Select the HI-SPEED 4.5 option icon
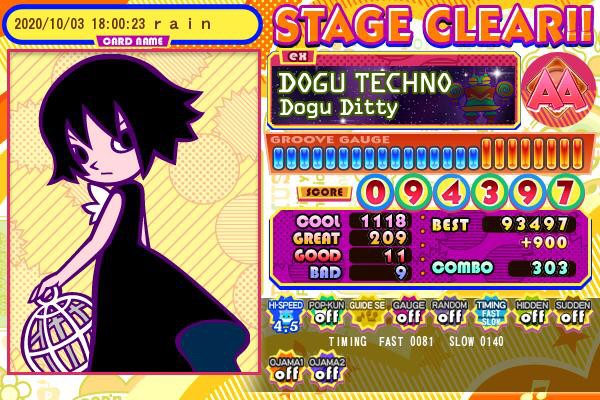This screenshot has height=400, width=600. click(x=285, y=315)
